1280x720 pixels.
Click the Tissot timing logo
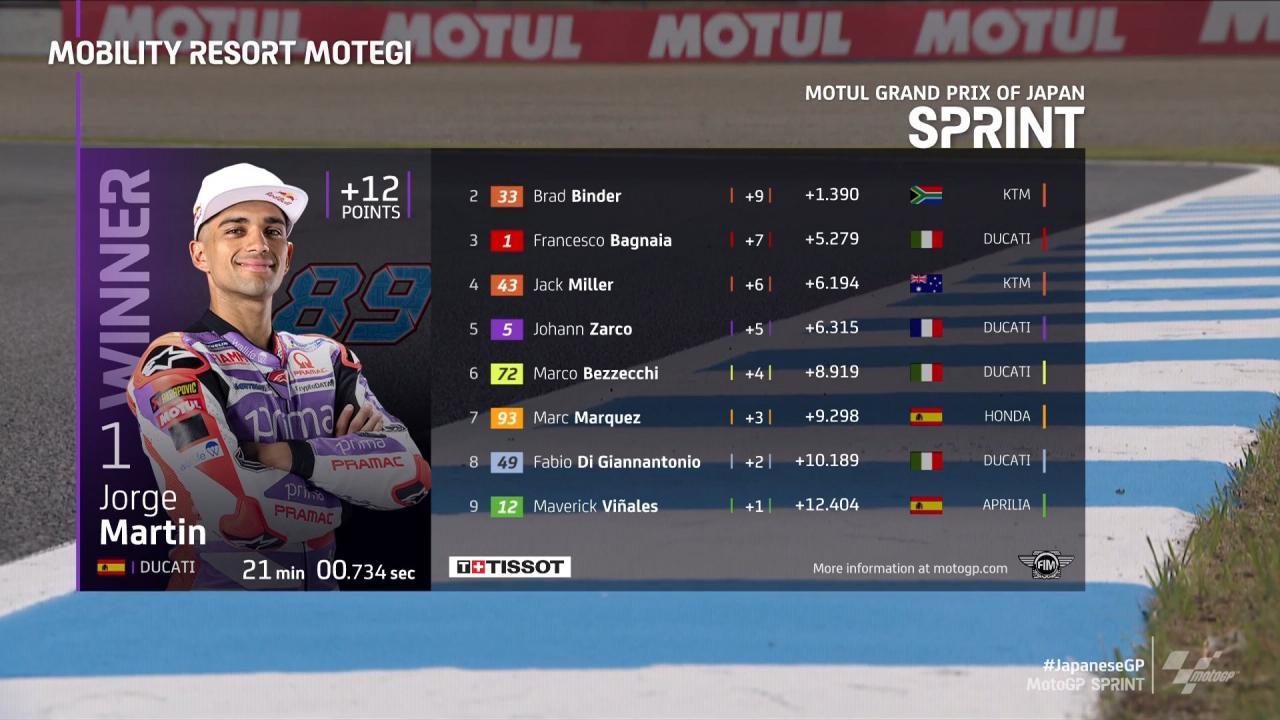click(510, 567)
